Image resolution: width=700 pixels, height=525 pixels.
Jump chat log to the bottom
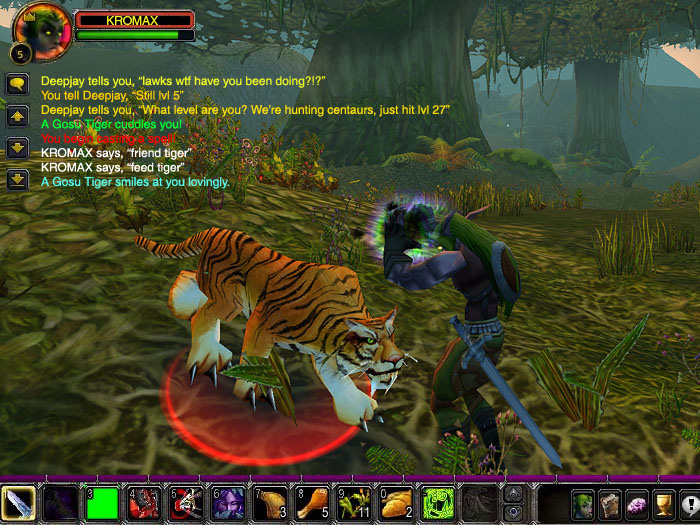pos(17,180)
